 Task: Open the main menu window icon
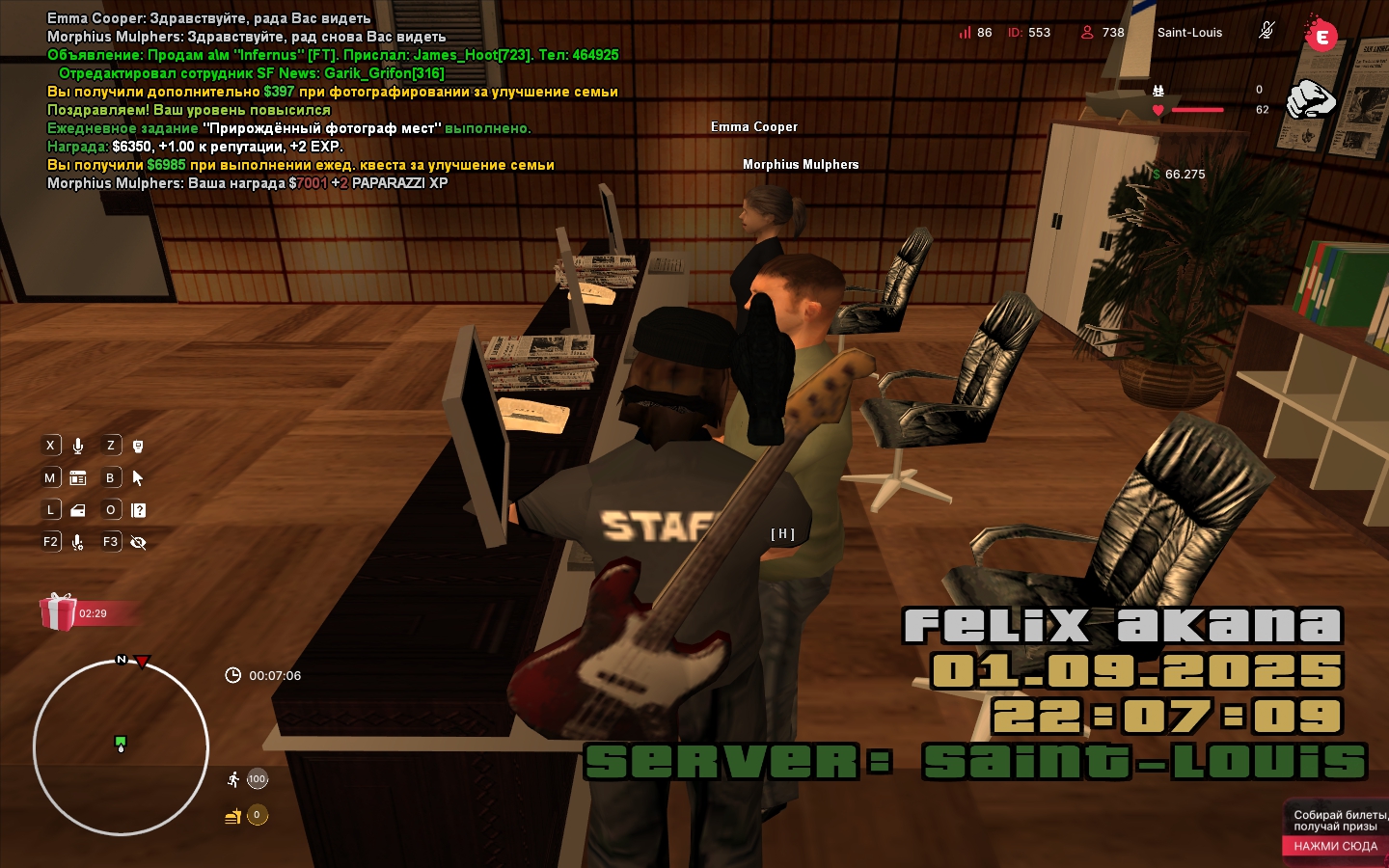[x=78, y=477]
